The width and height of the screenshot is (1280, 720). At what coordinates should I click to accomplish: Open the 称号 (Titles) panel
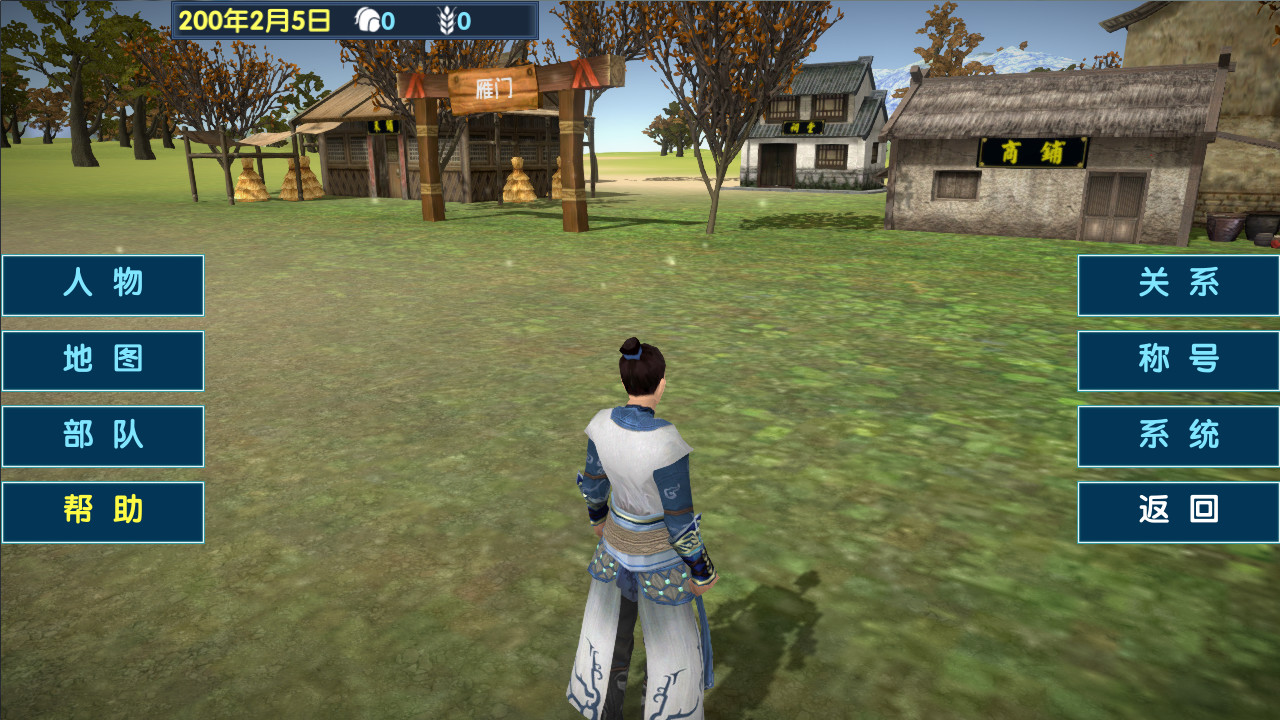[1177, 361]
